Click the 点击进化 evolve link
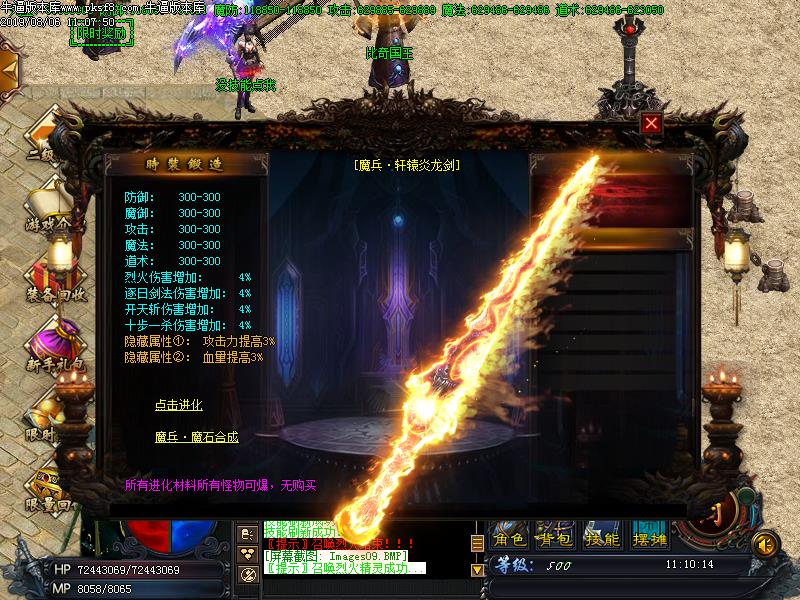 [178, 405]
